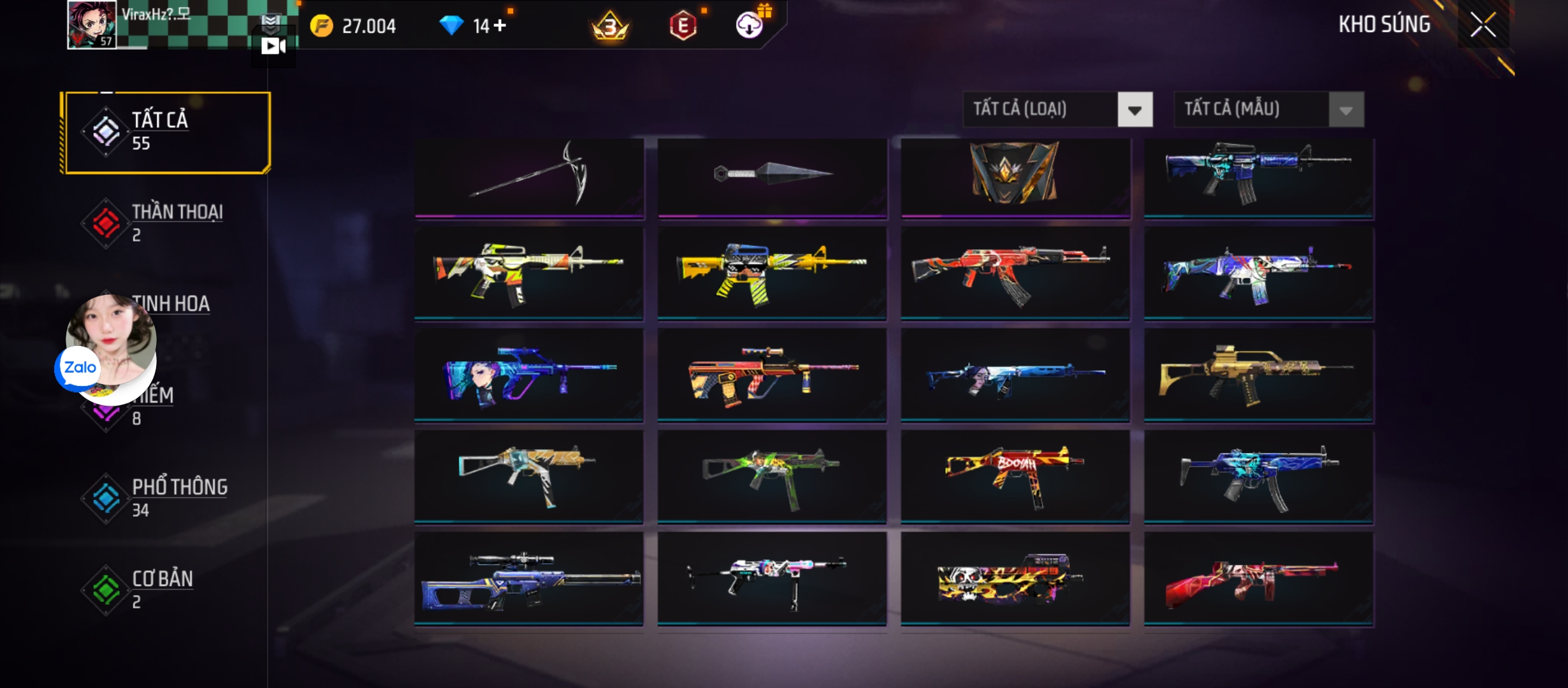Select the Booyah red-yellow SMG skin
This screenshot has height=688, width=1568.
(1015, 477)
